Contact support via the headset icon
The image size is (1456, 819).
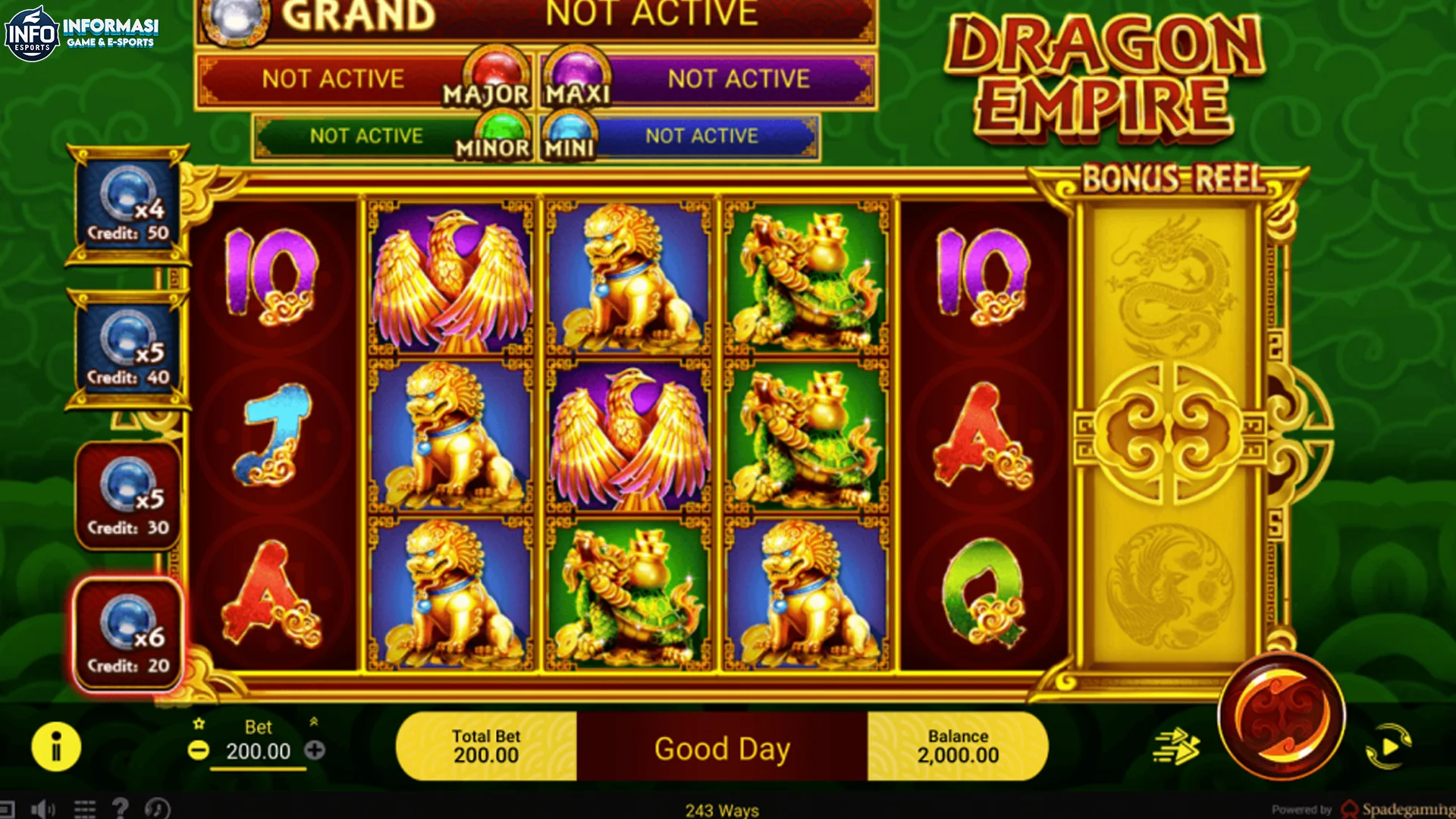(158, 809)
